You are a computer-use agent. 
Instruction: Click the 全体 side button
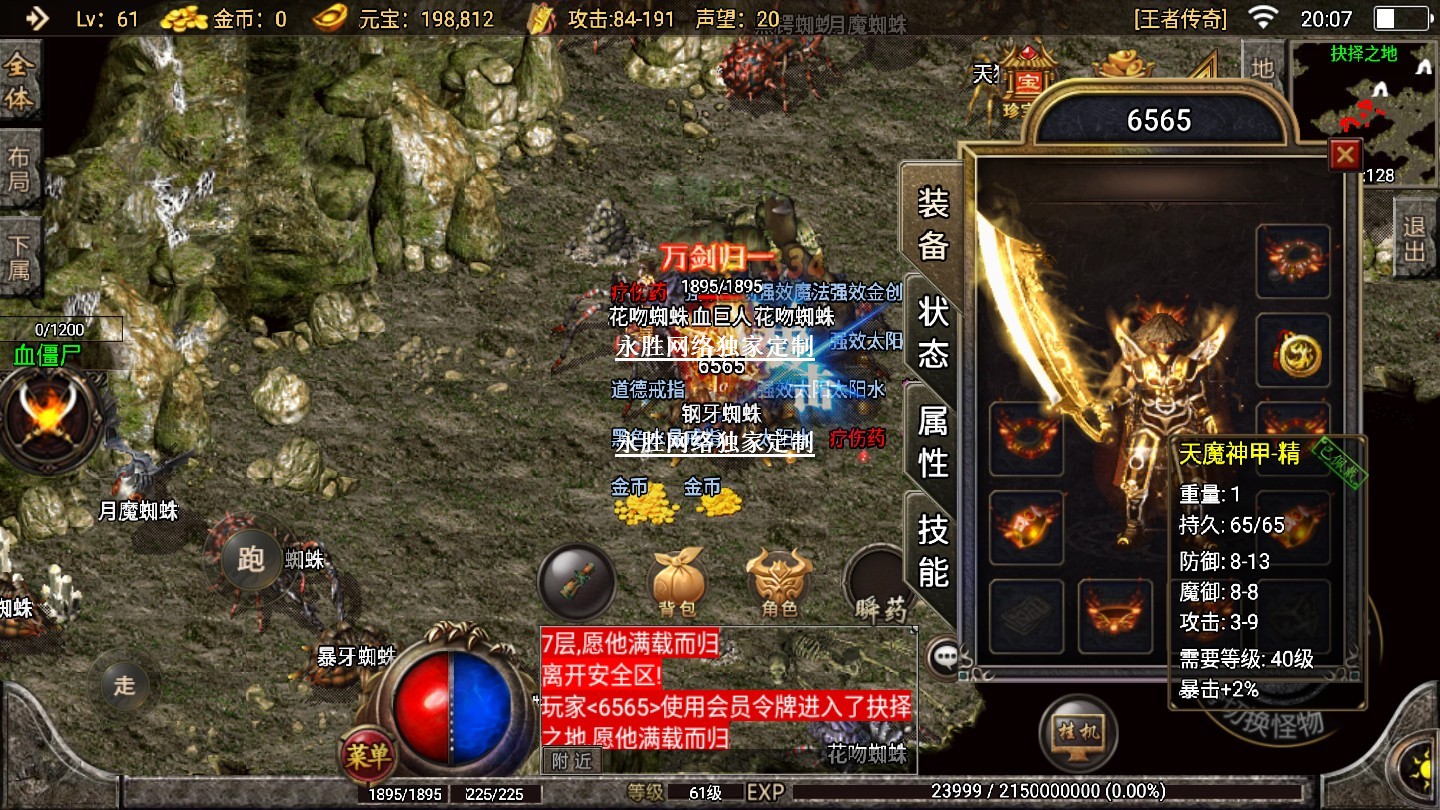tap(19, 83)
